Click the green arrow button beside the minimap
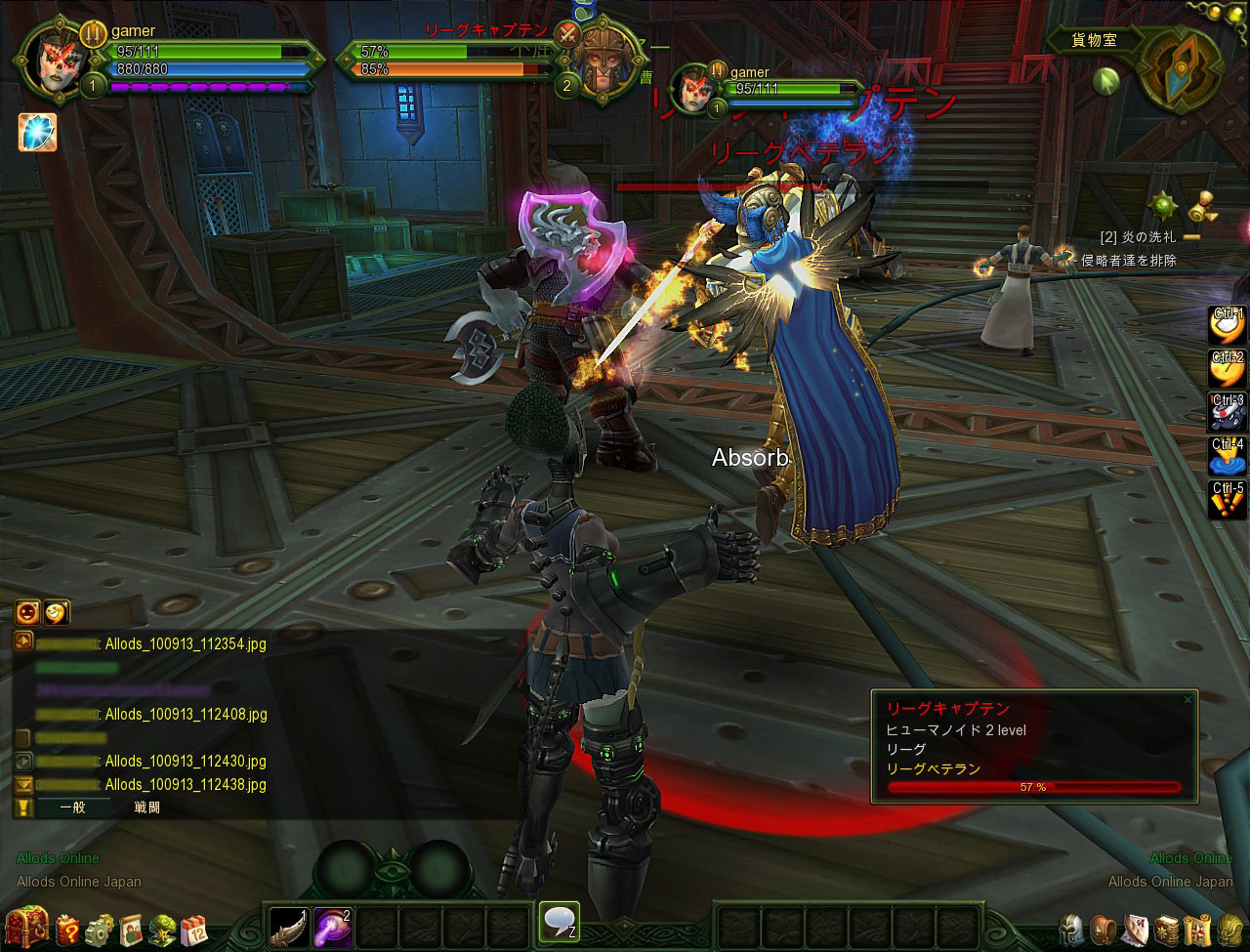 tap(1105, 80)
